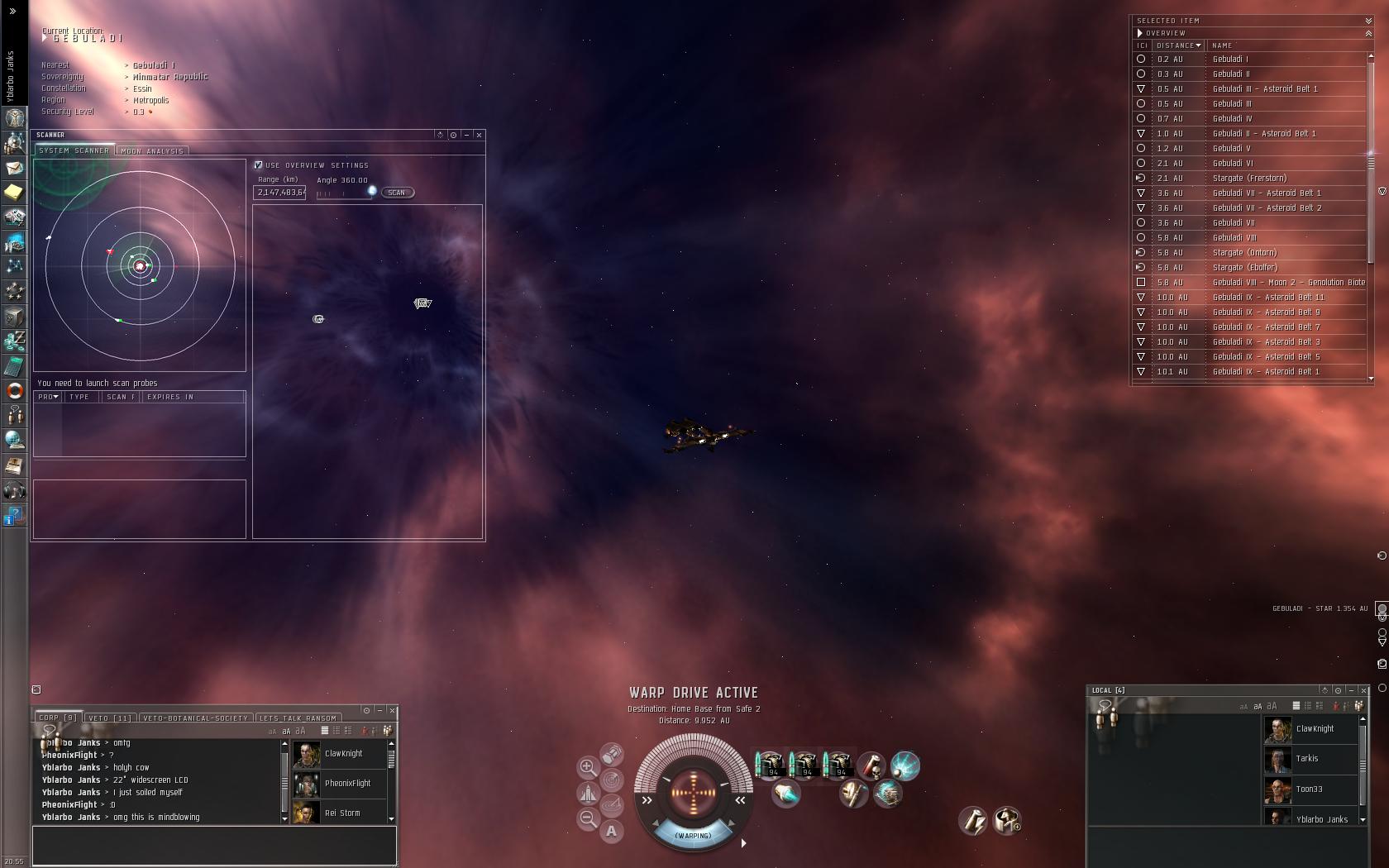Select Stargate (Frerstorn) in the overview
This screenshot has height=868, width=1389.
[x=1249, y=179]
